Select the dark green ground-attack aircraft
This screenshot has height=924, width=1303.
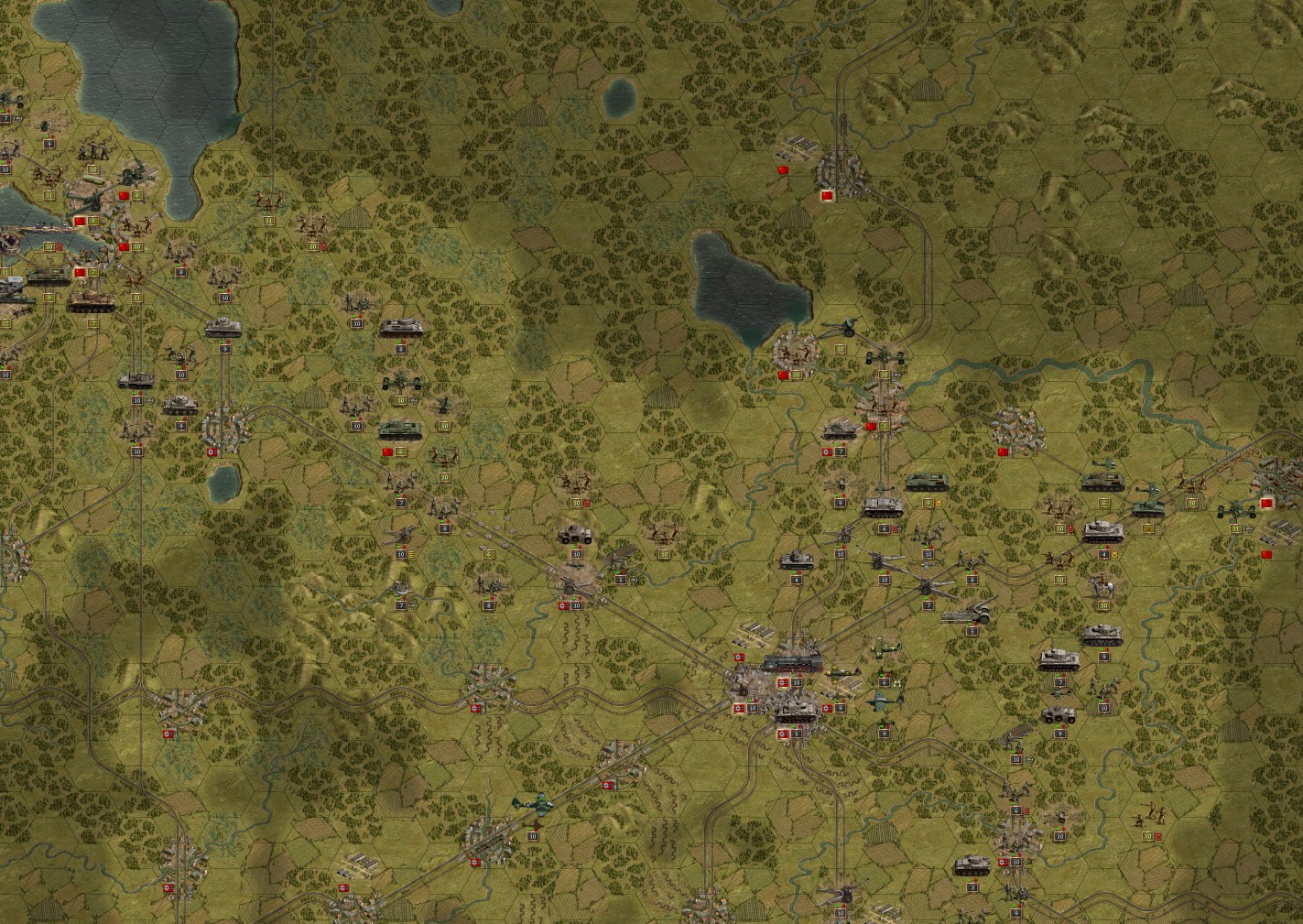pyautogui.click(x=881, y=701)
